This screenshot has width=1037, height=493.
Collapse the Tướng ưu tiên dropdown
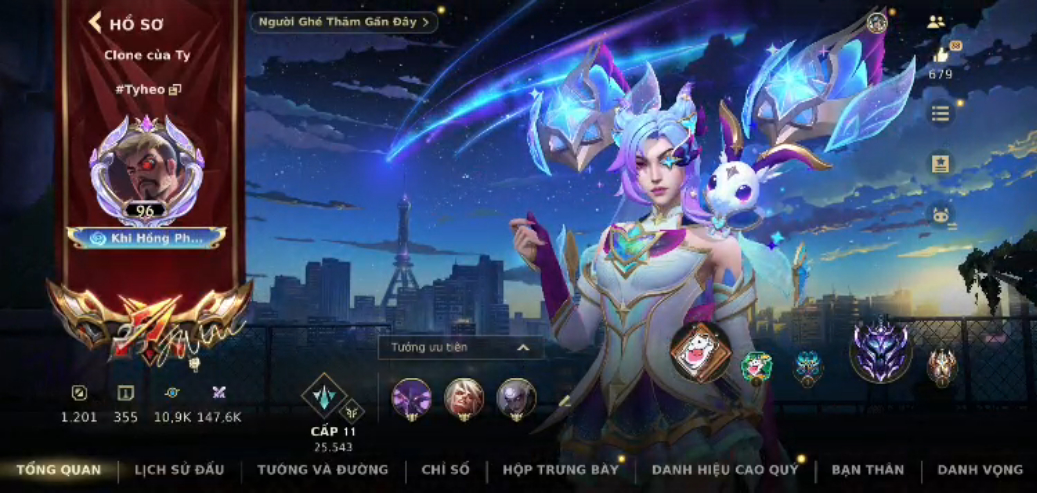point(522,348)
